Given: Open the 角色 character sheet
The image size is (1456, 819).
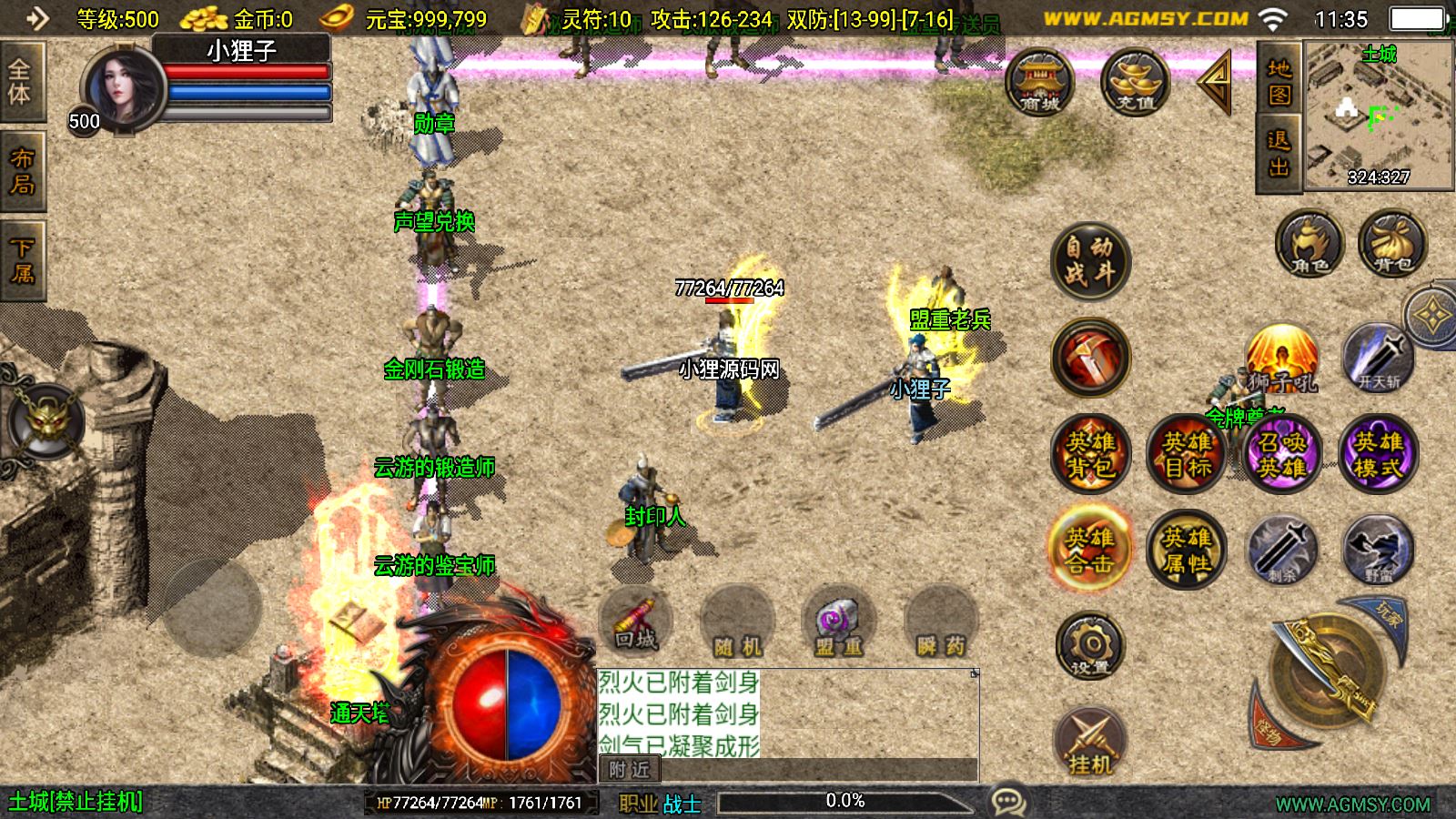Looking at the screenshot, I should click(1309, 244).
